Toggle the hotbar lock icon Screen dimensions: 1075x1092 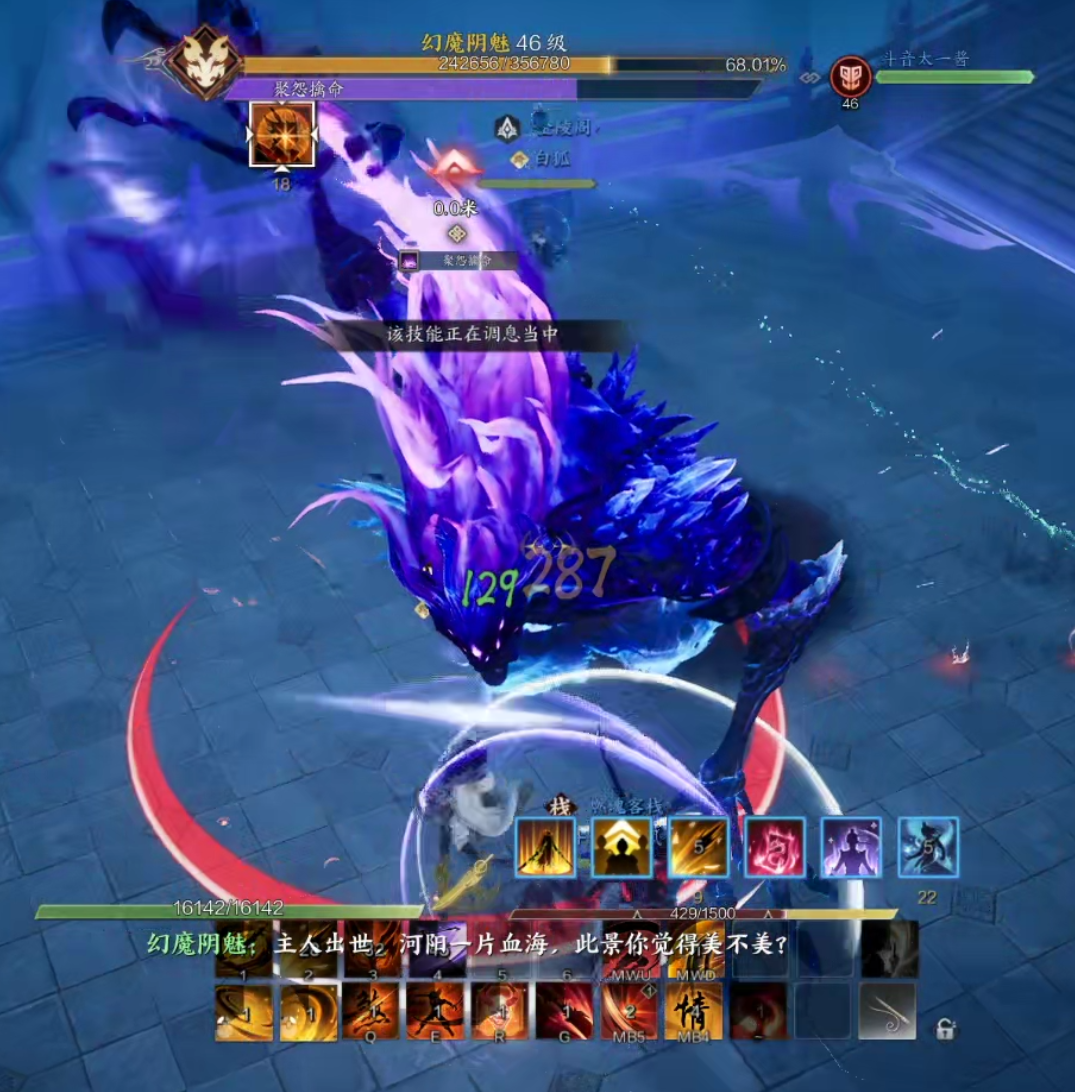943,1028
